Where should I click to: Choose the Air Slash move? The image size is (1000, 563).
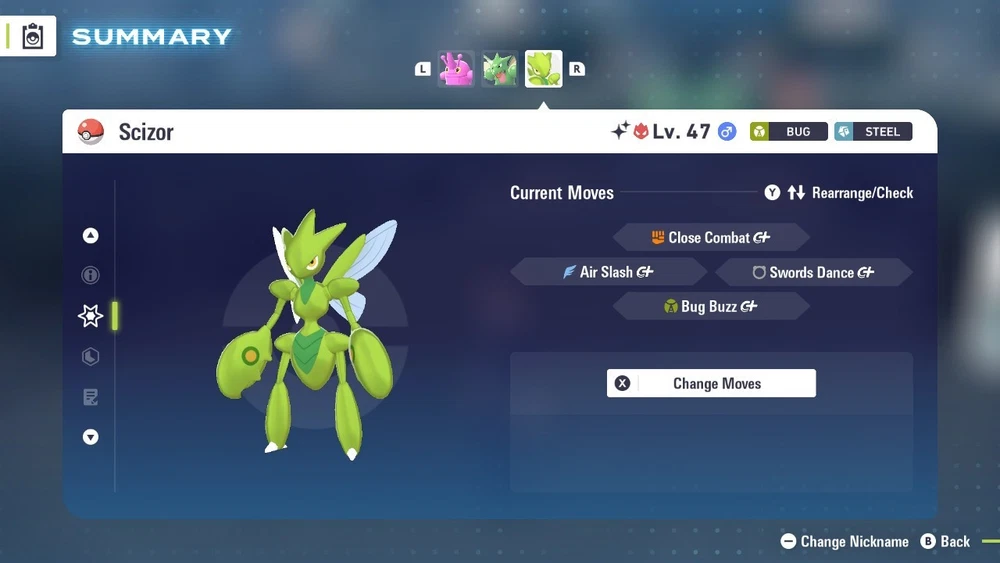click(609, 272)
